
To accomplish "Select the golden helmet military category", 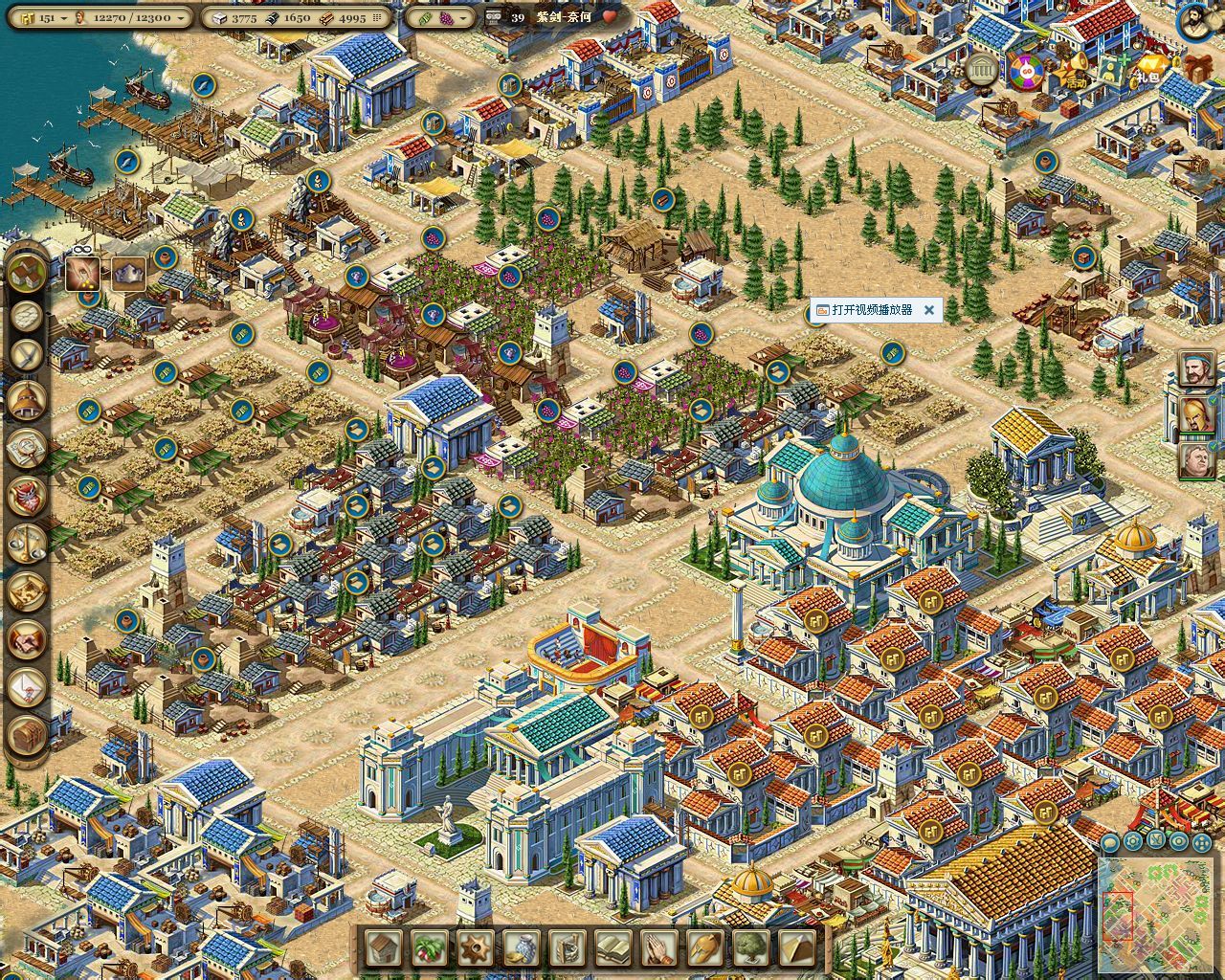I will click(x=705, y=947).
